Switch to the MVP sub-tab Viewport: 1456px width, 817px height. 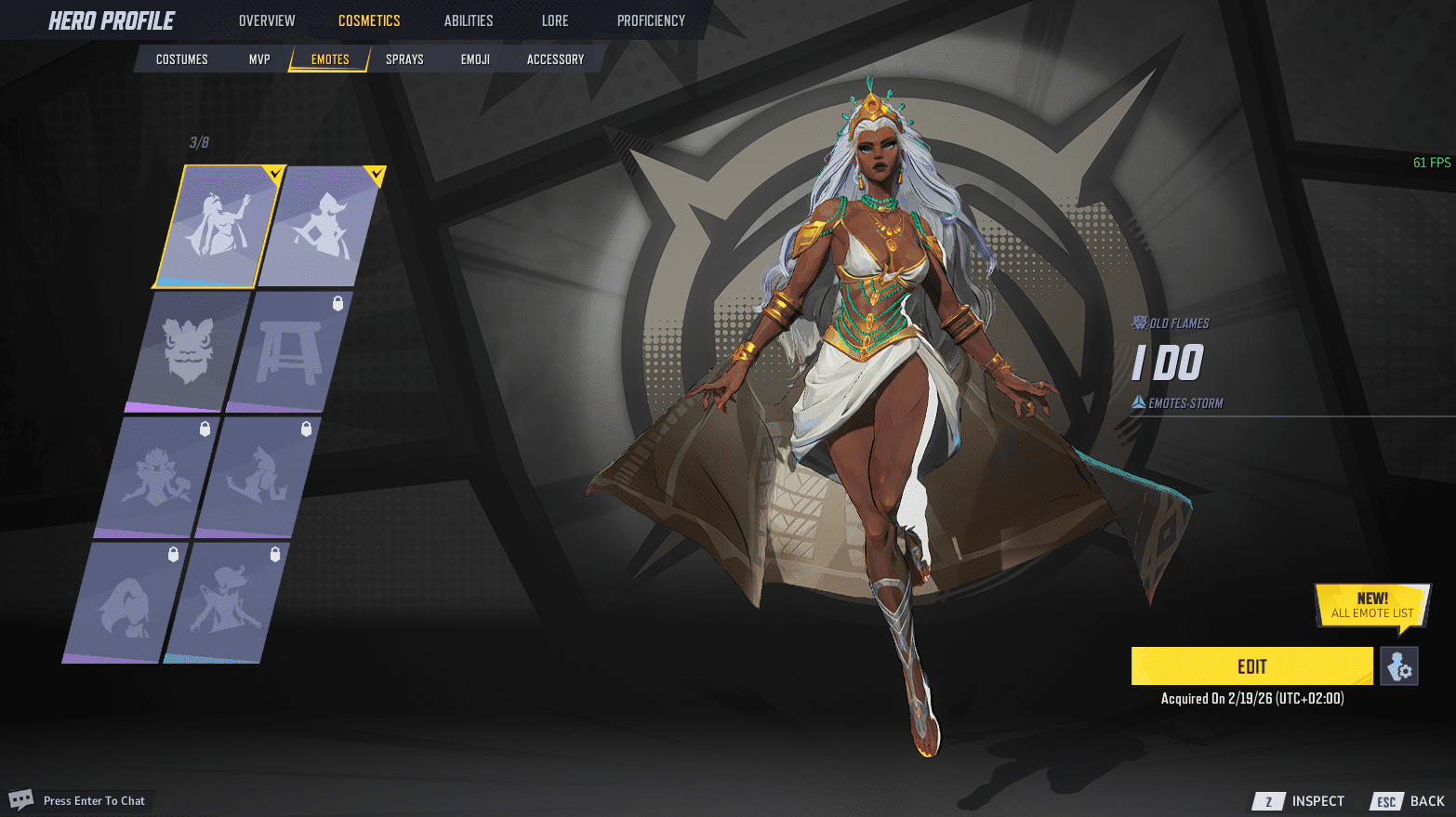coord(259,59)
